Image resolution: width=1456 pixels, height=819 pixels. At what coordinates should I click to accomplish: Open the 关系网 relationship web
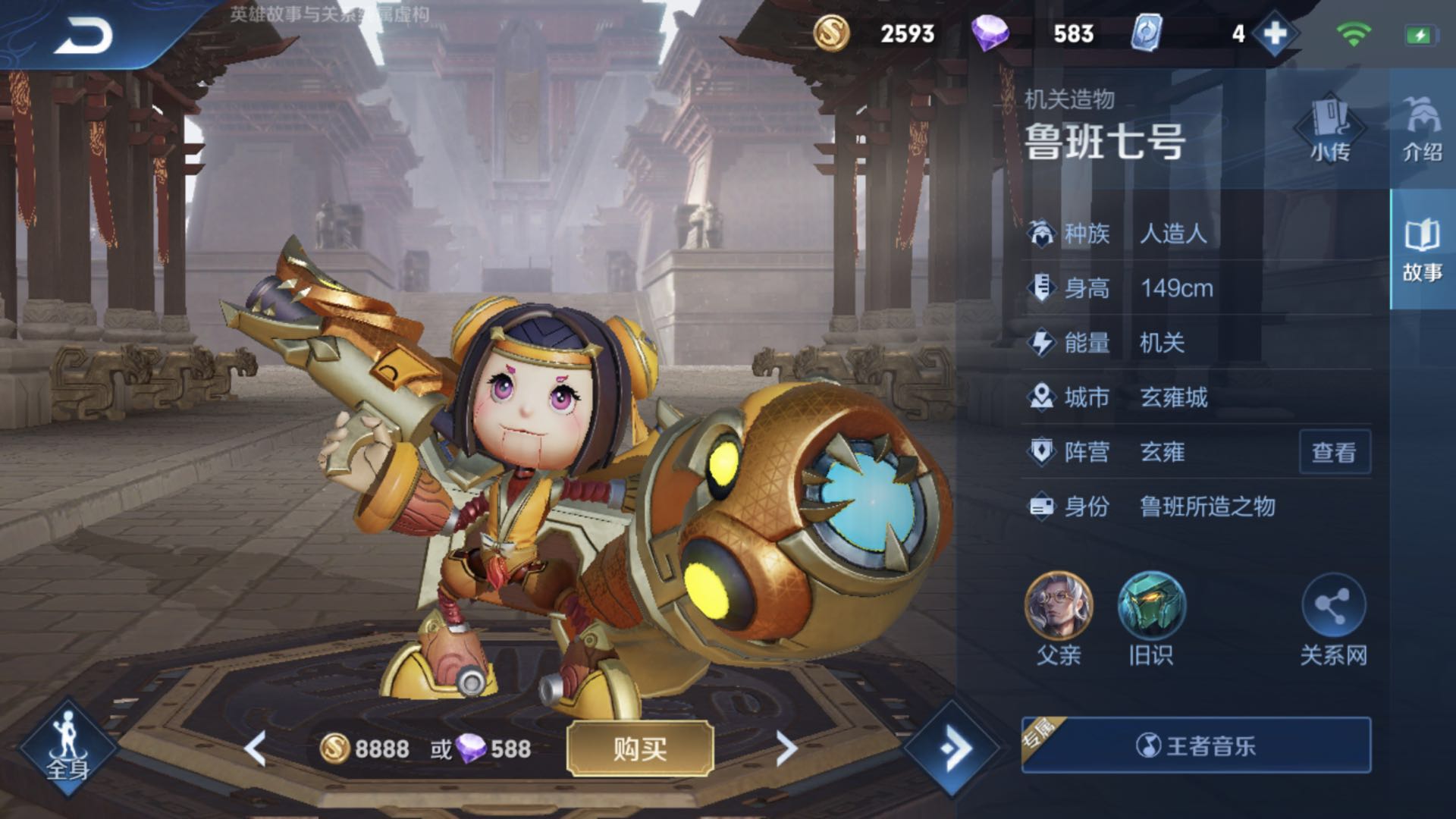tap(1333, 607)
